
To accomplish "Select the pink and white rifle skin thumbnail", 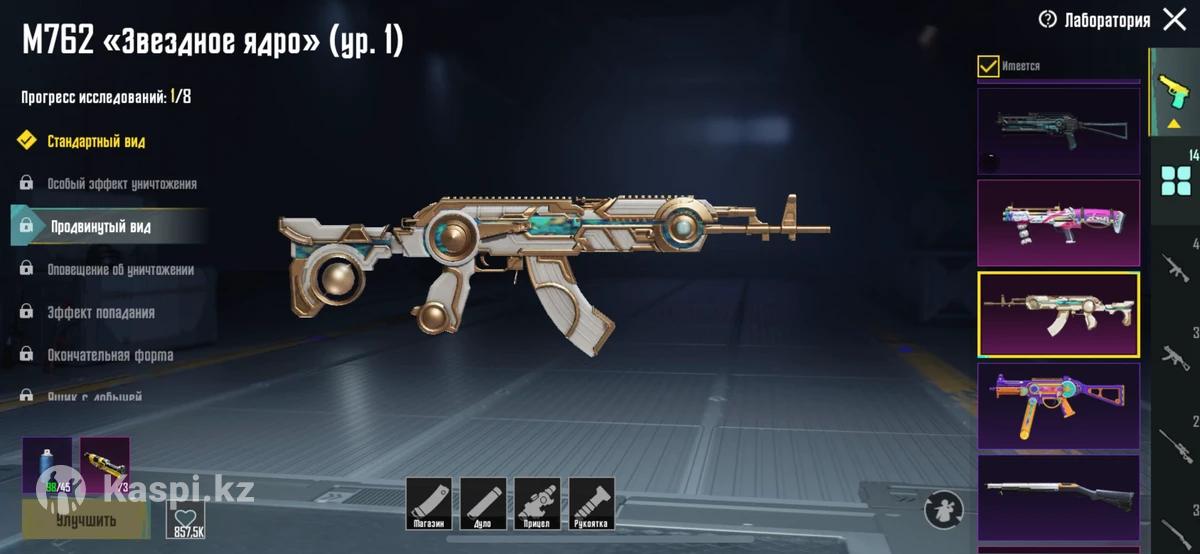I will pyautogui.click(x=1058, y=222).
